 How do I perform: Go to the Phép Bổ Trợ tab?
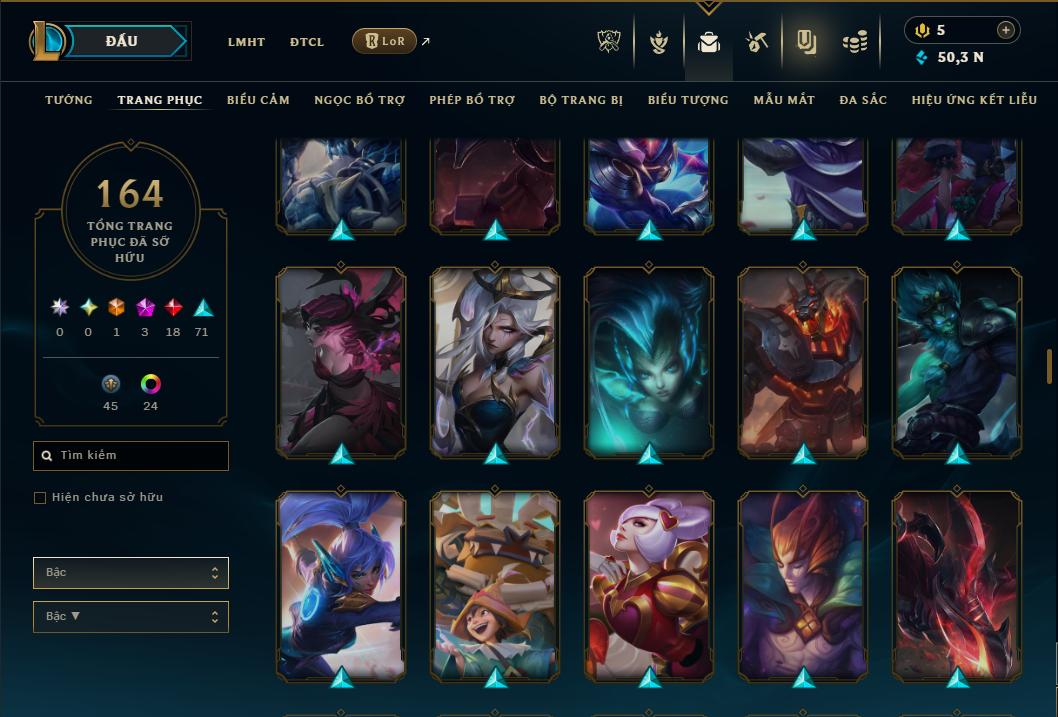pyautogui.click(x=472, y=100)
